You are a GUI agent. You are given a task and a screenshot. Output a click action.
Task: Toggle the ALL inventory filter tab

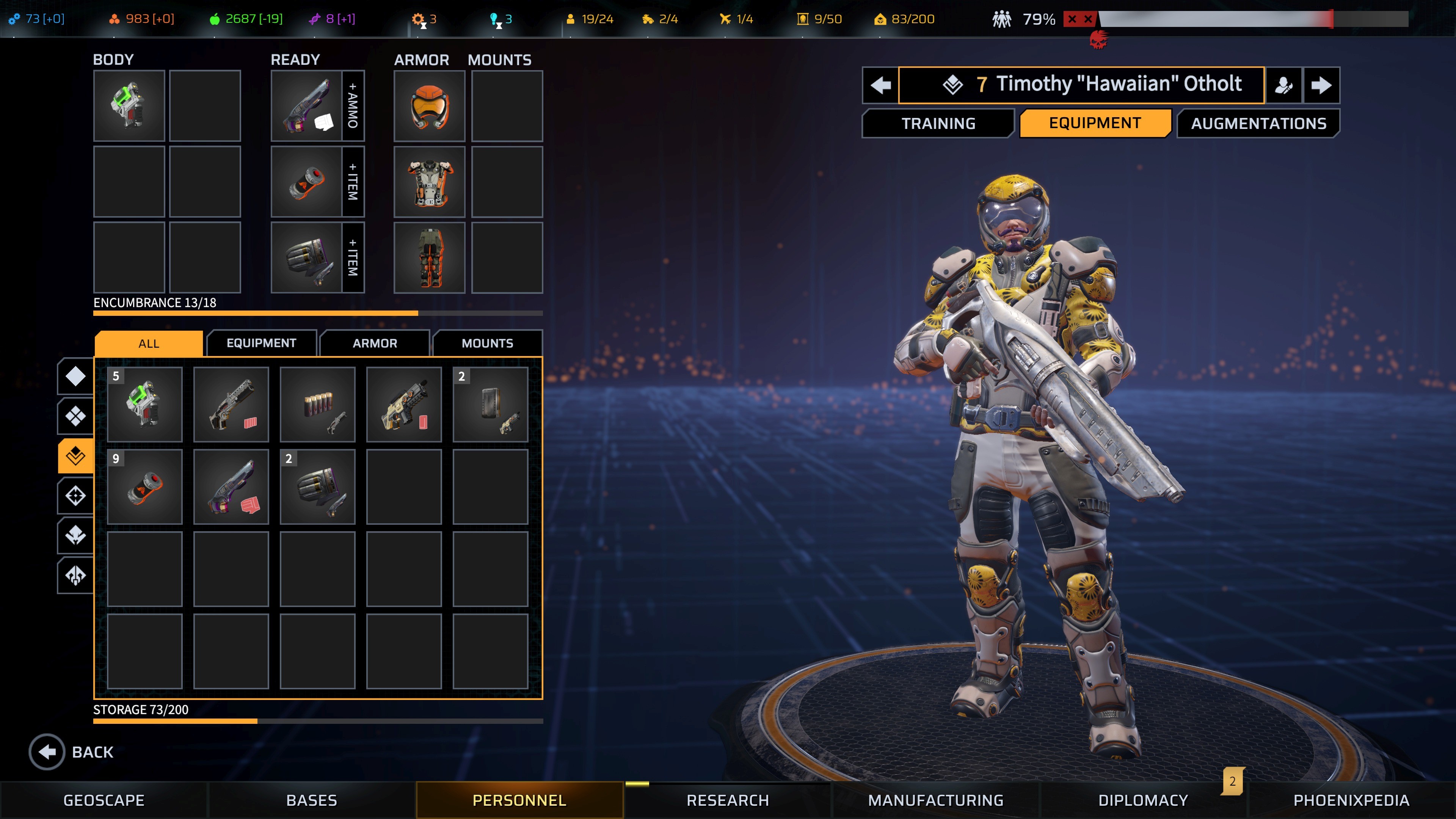(148, 343)
